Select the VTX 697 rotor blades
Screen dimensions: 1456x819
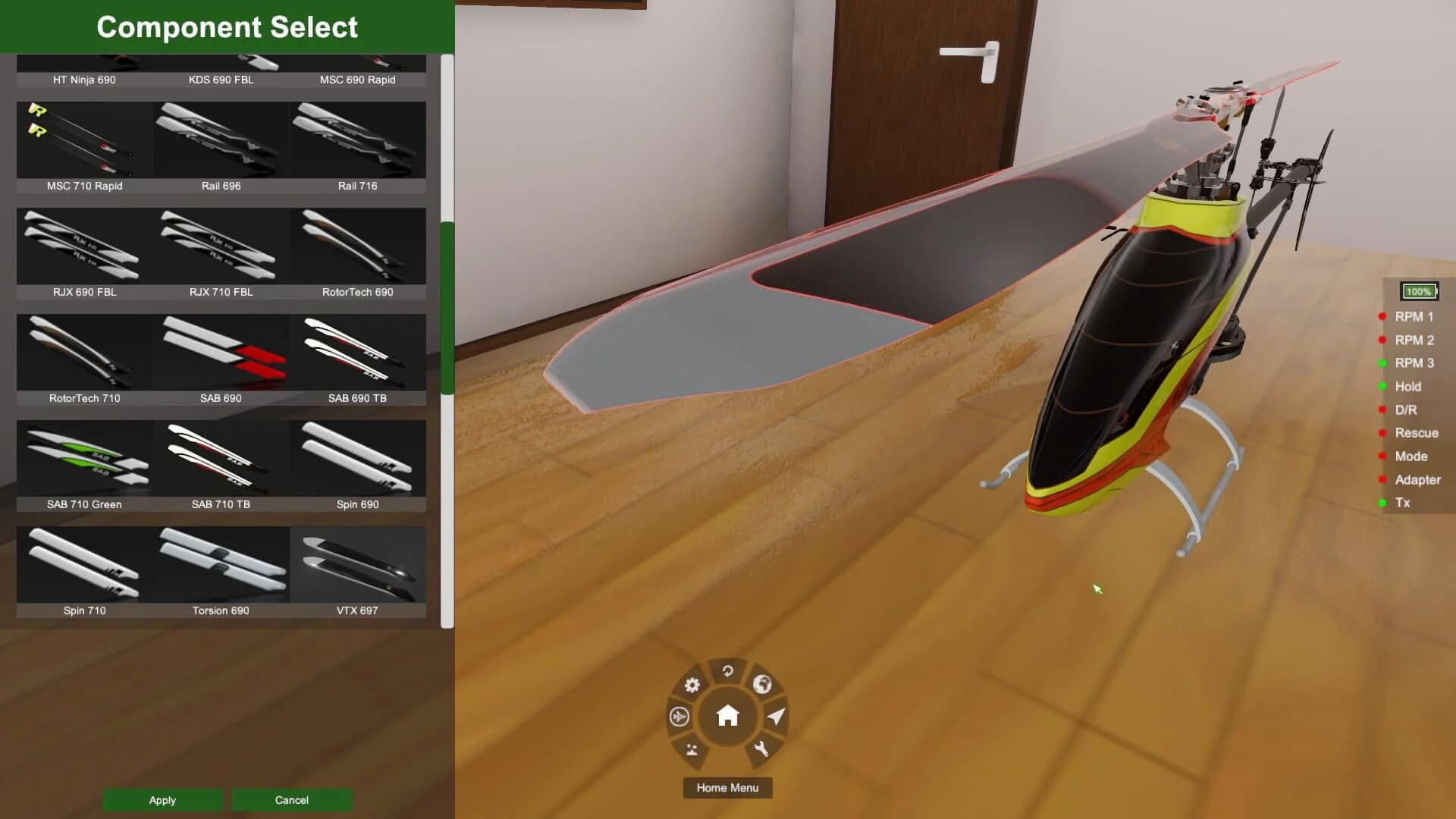(359, 565)
